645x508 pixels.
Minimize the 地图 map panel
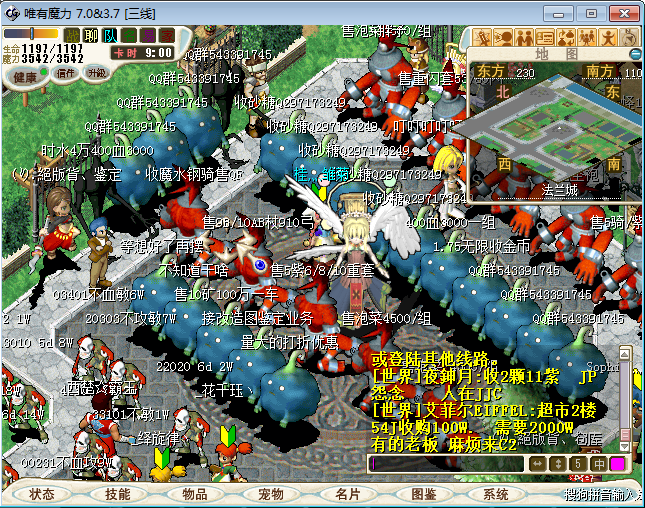(631, 54)
